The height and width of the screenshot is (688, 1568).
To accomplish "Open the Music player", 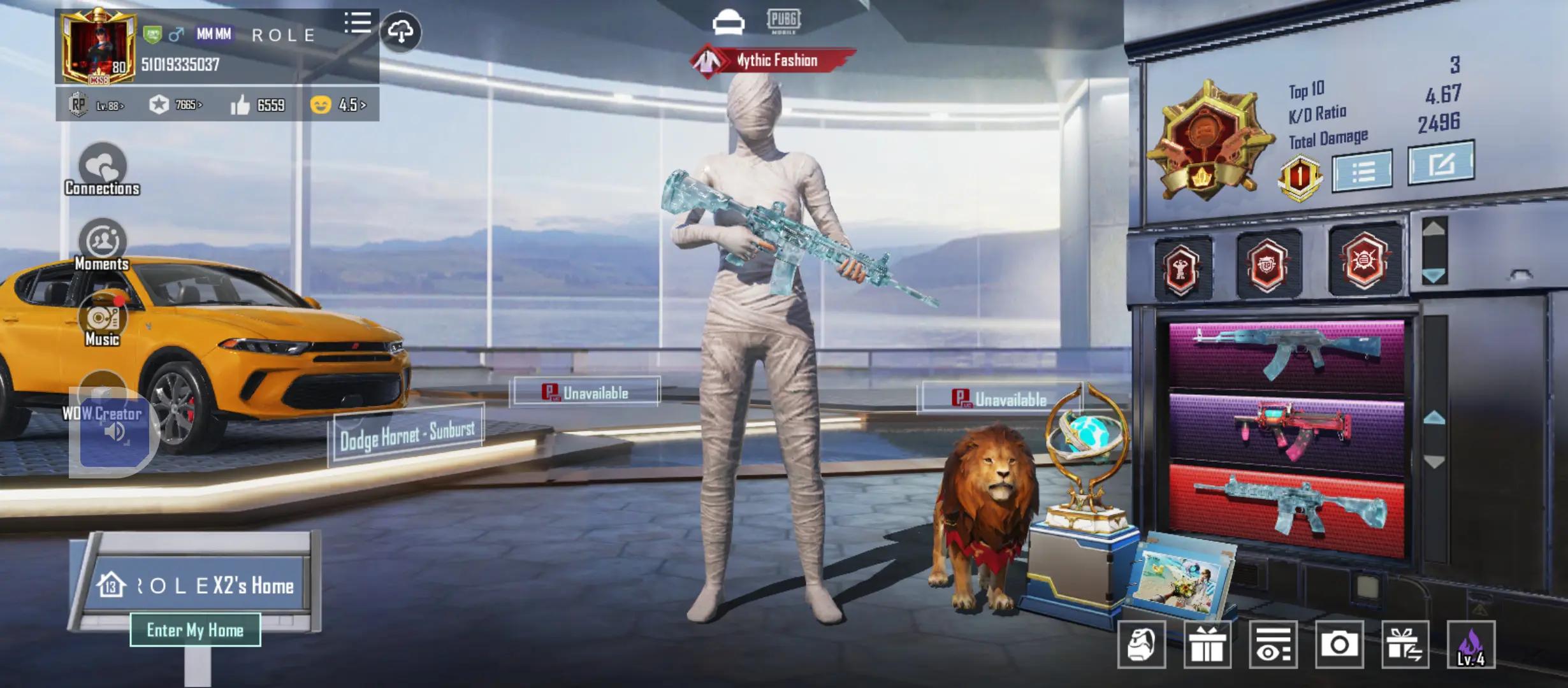I will click(x=102, y=322).
